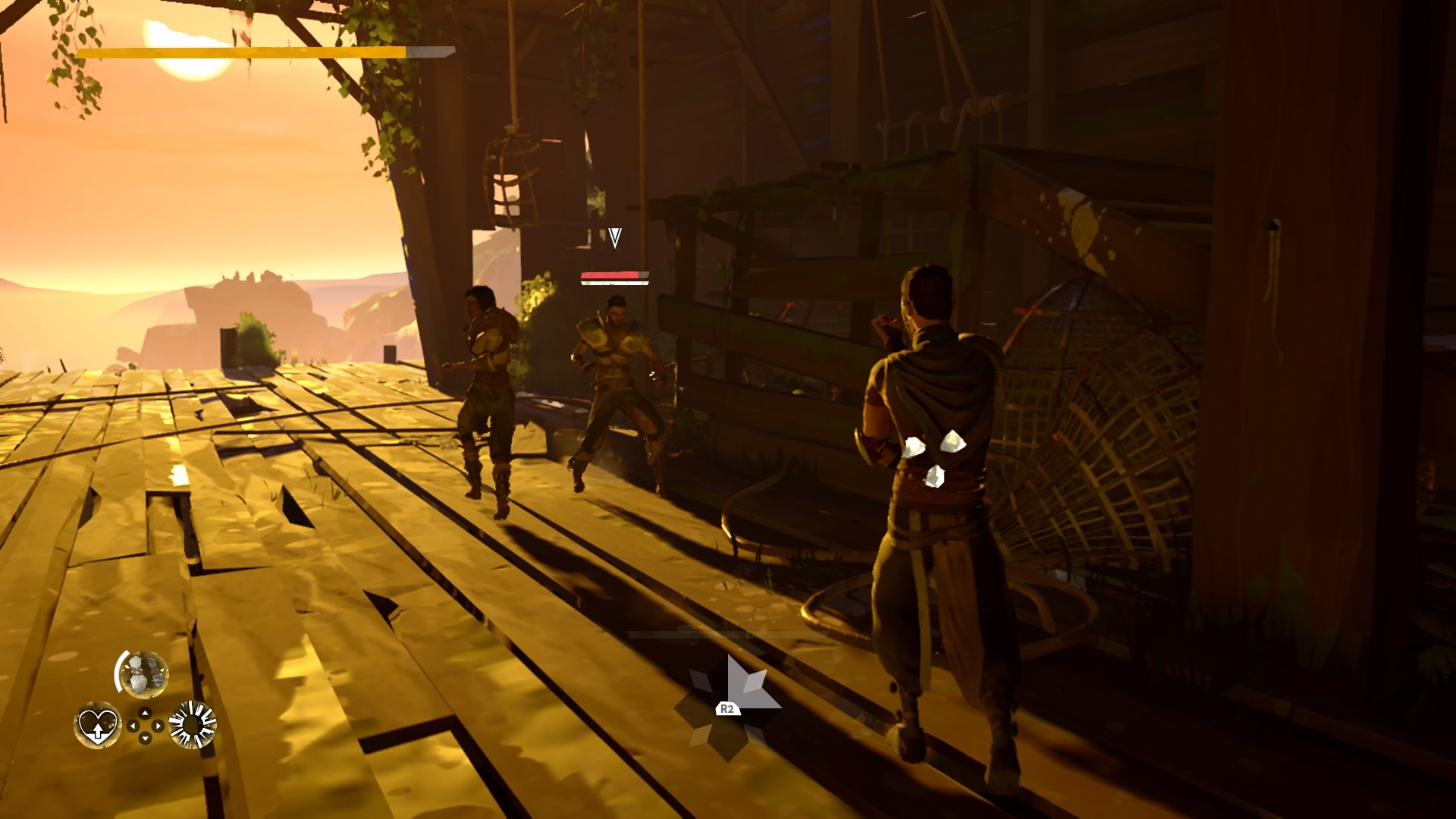Click the d-pad cluster between the ability icons

145,725
